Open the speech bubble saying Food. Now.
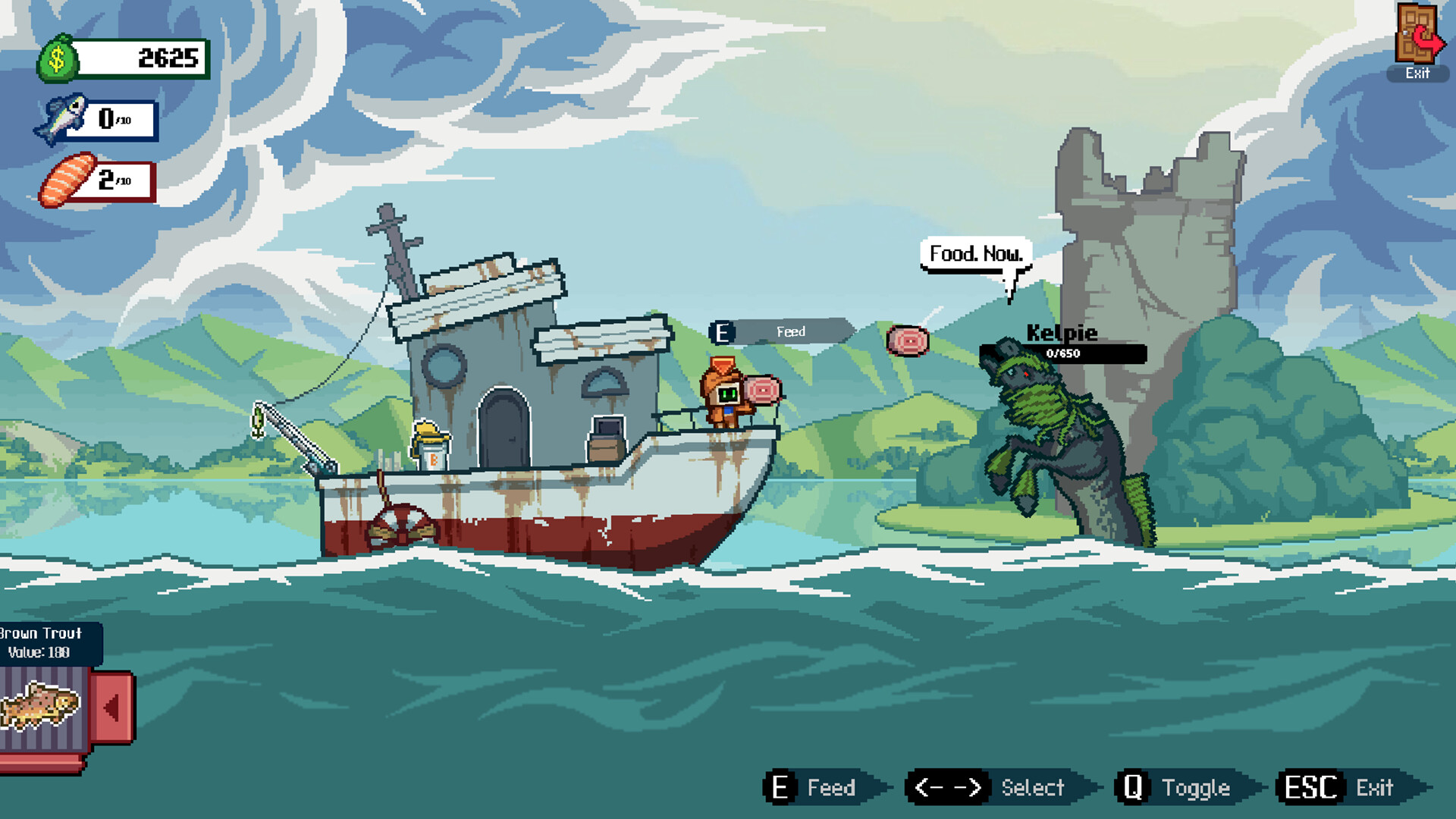Screen dimensions: 1456x819 [975, 254]
